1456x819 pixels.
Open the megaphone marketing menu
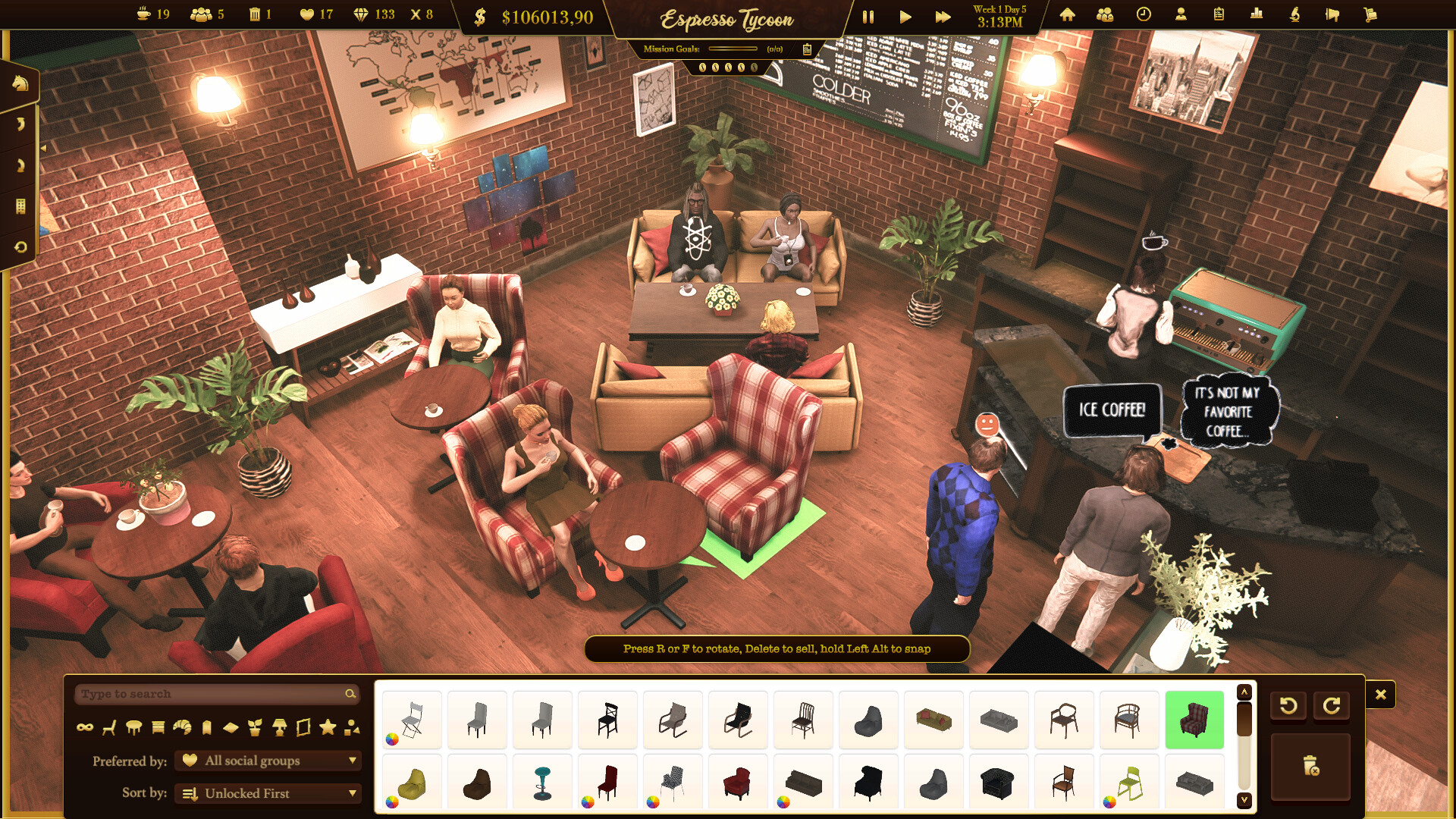[1332, 14]
